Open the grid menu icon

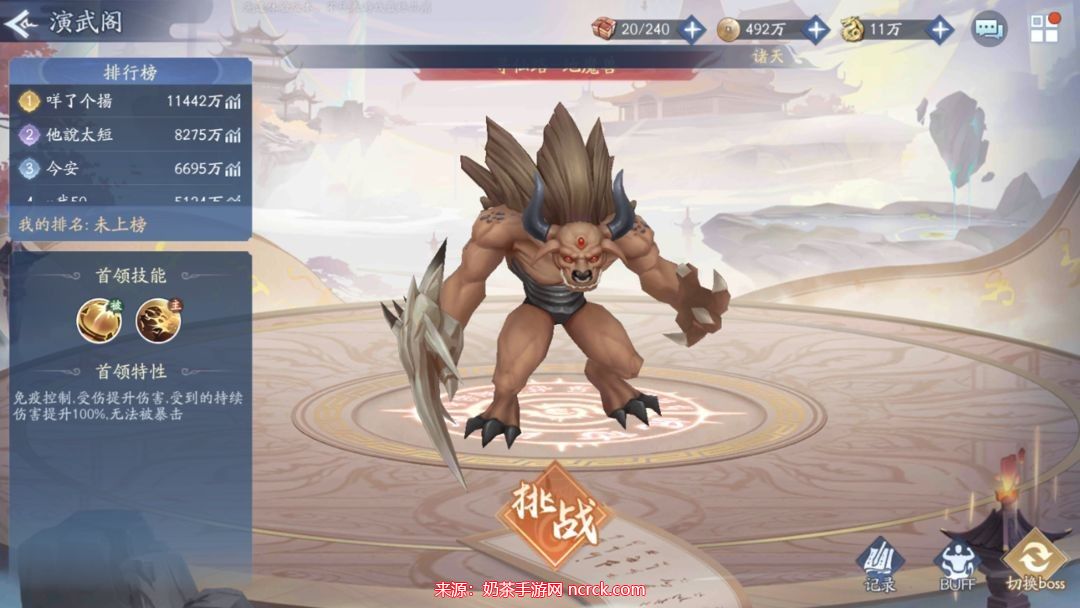[1044, 28]
